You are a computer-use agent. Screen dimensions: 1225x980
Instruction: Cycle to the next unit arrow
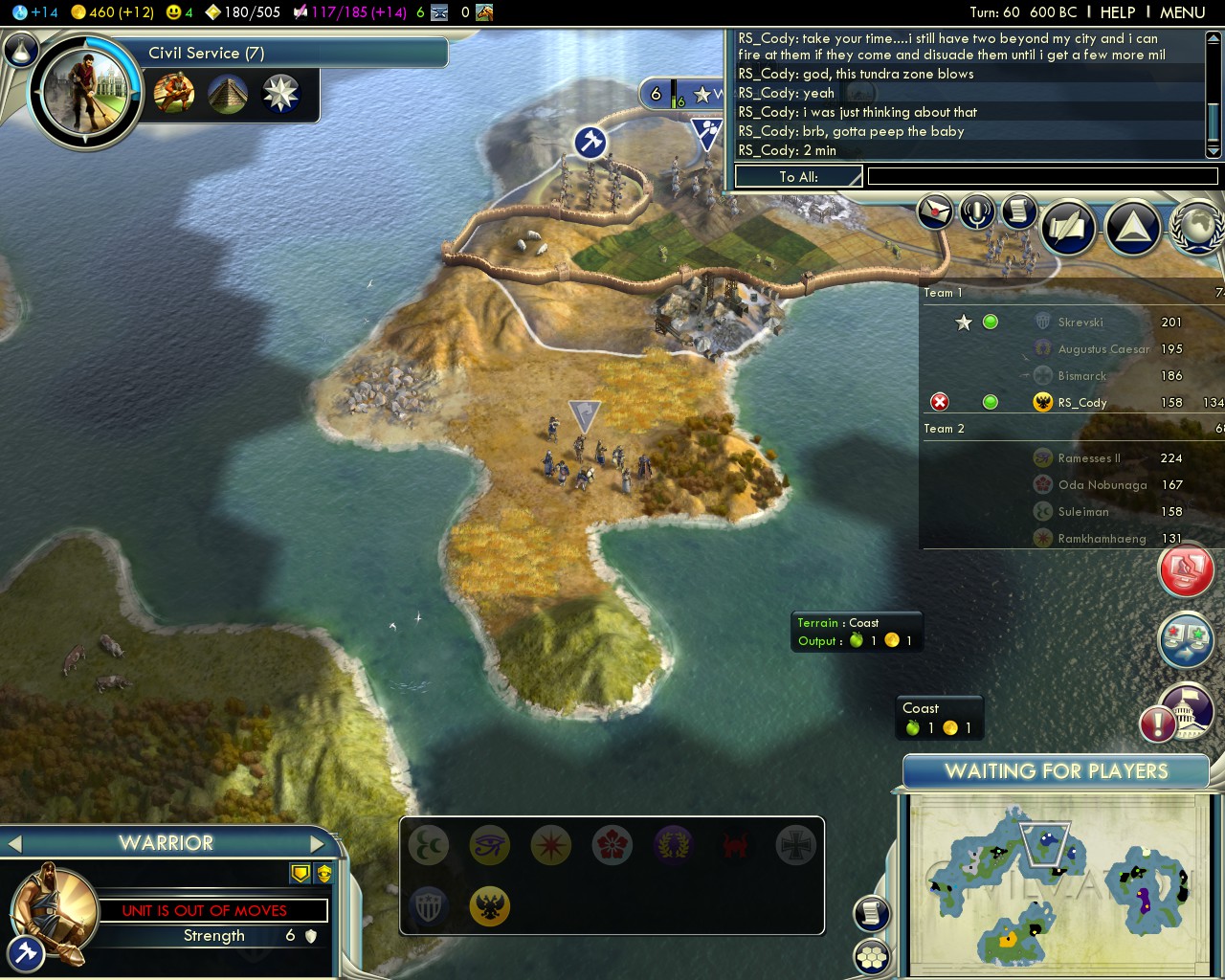point(319,843)
